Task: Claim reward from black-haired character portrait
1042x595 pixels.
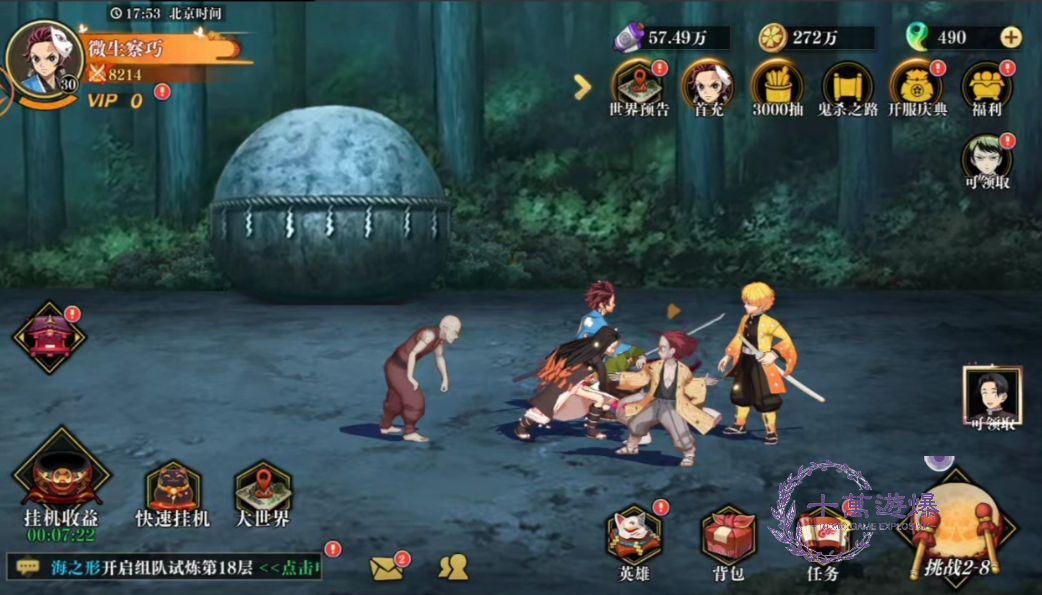Action: coord(991,398)
